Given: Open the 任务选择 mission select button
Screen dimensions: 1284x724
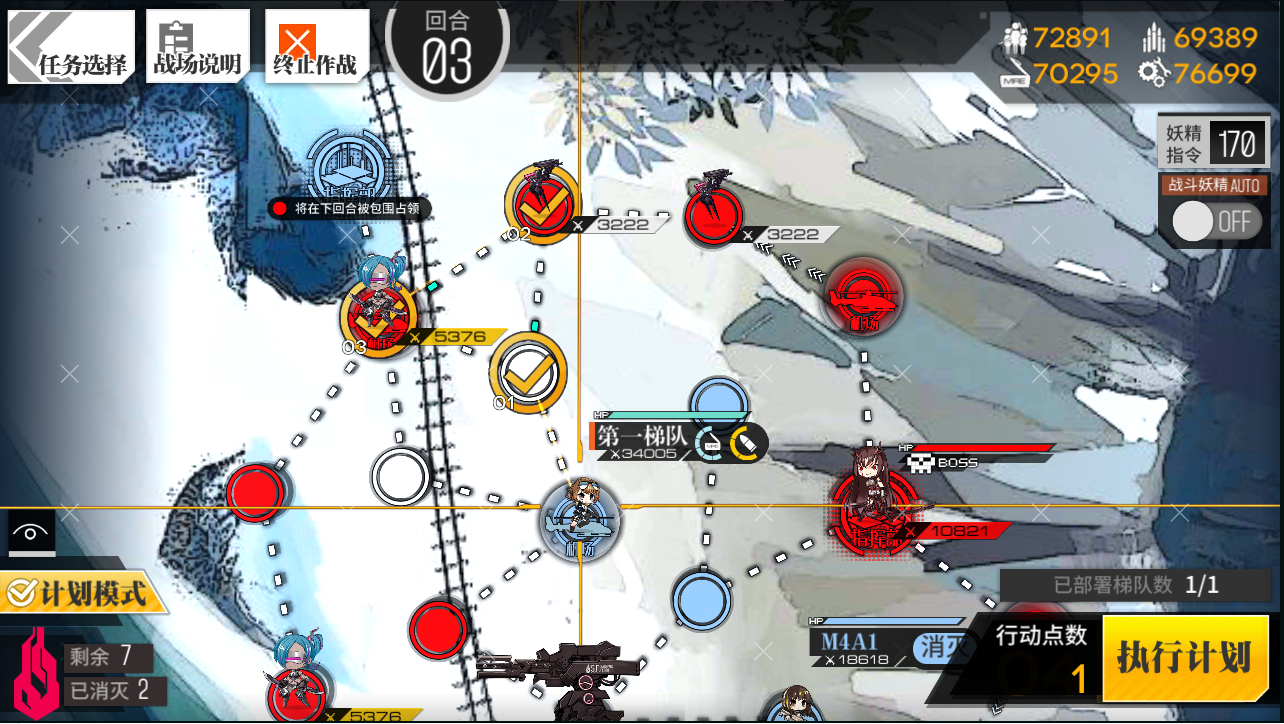Looking at the screenshot, I should tap(72, 47).
